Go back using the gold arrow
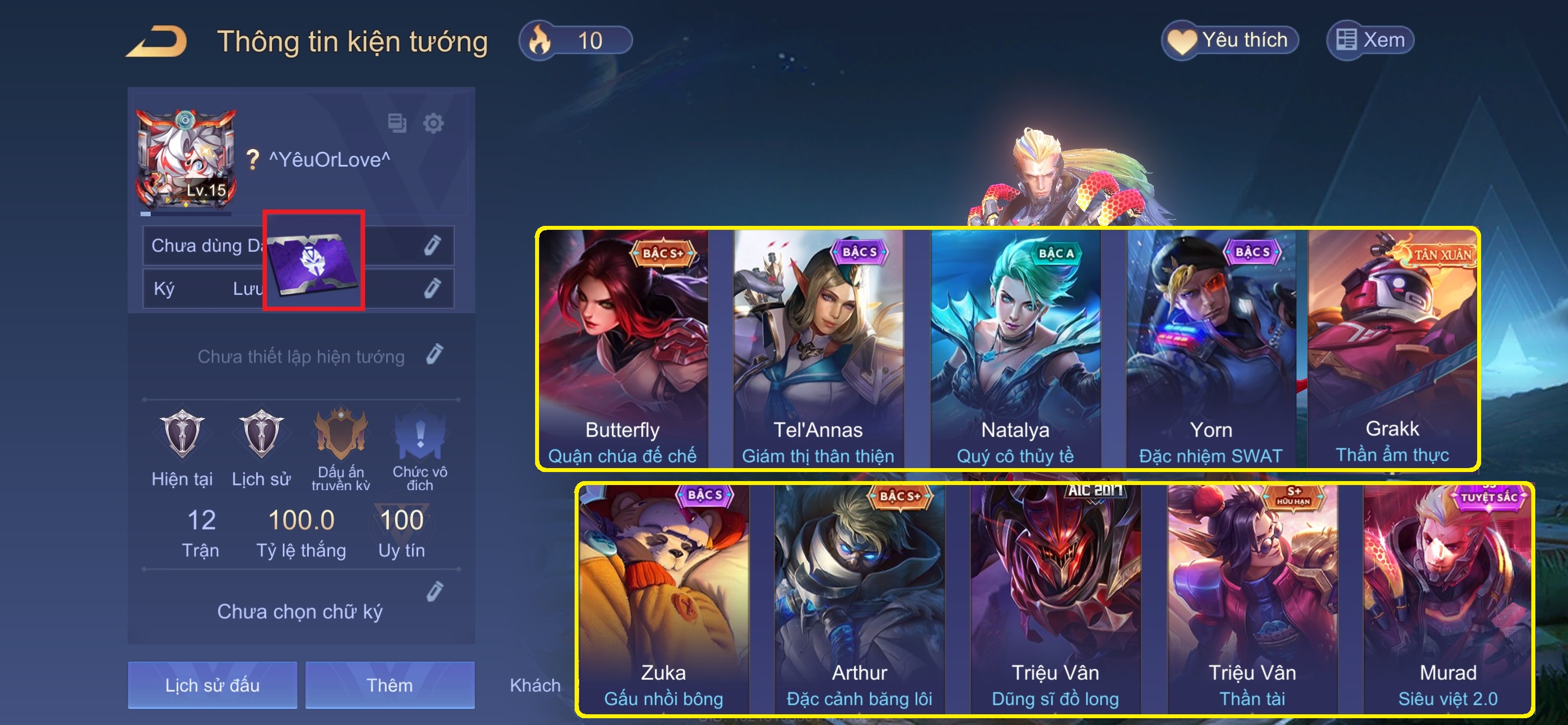Image resolution: width=1568 pixels, height=725 pixels. pyautogui.click(x=156, y=41)
